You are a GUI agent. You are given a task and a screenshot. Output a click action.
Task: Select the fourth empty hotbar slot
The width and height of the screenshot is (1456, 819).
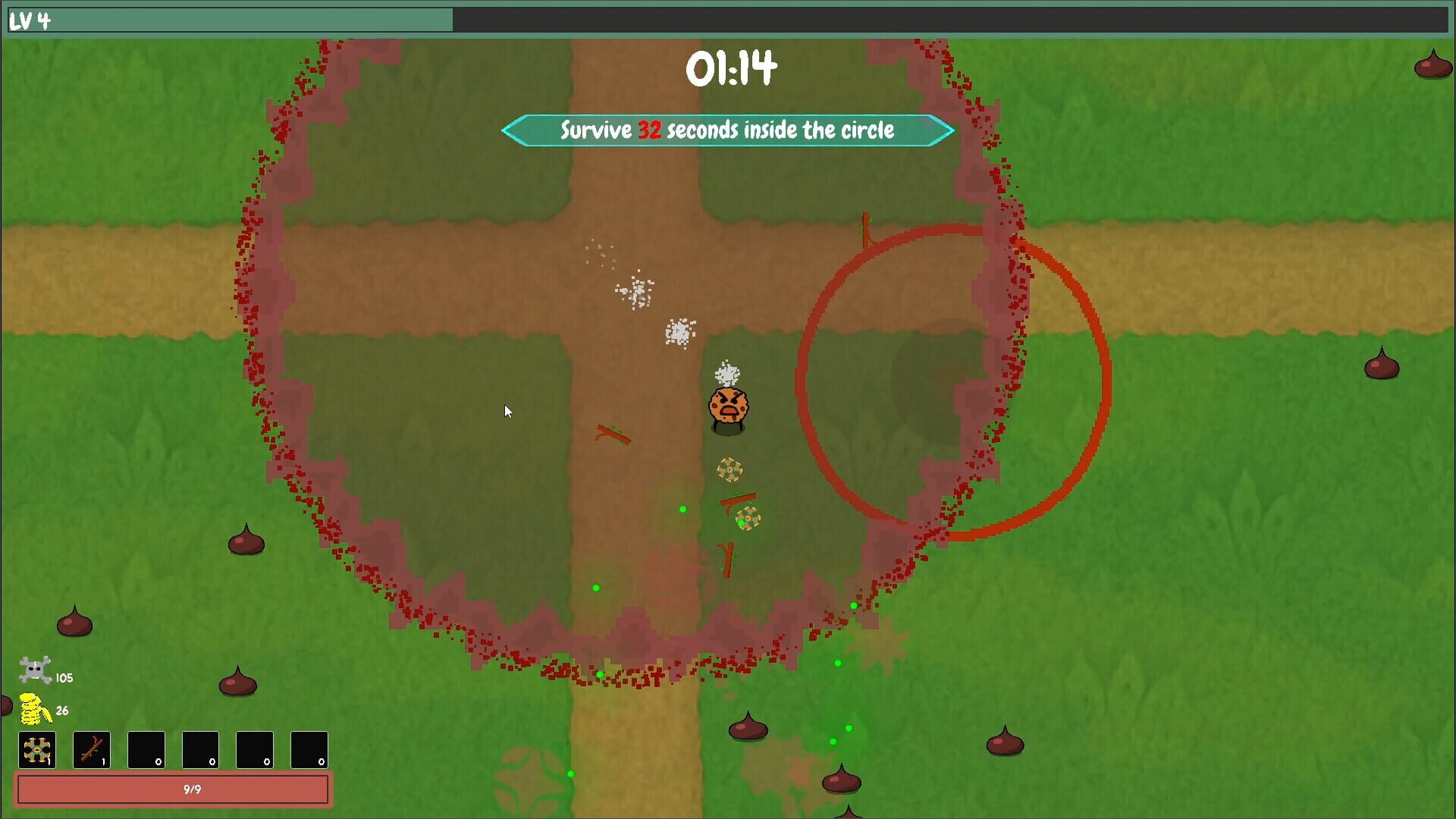pos(200,749)
